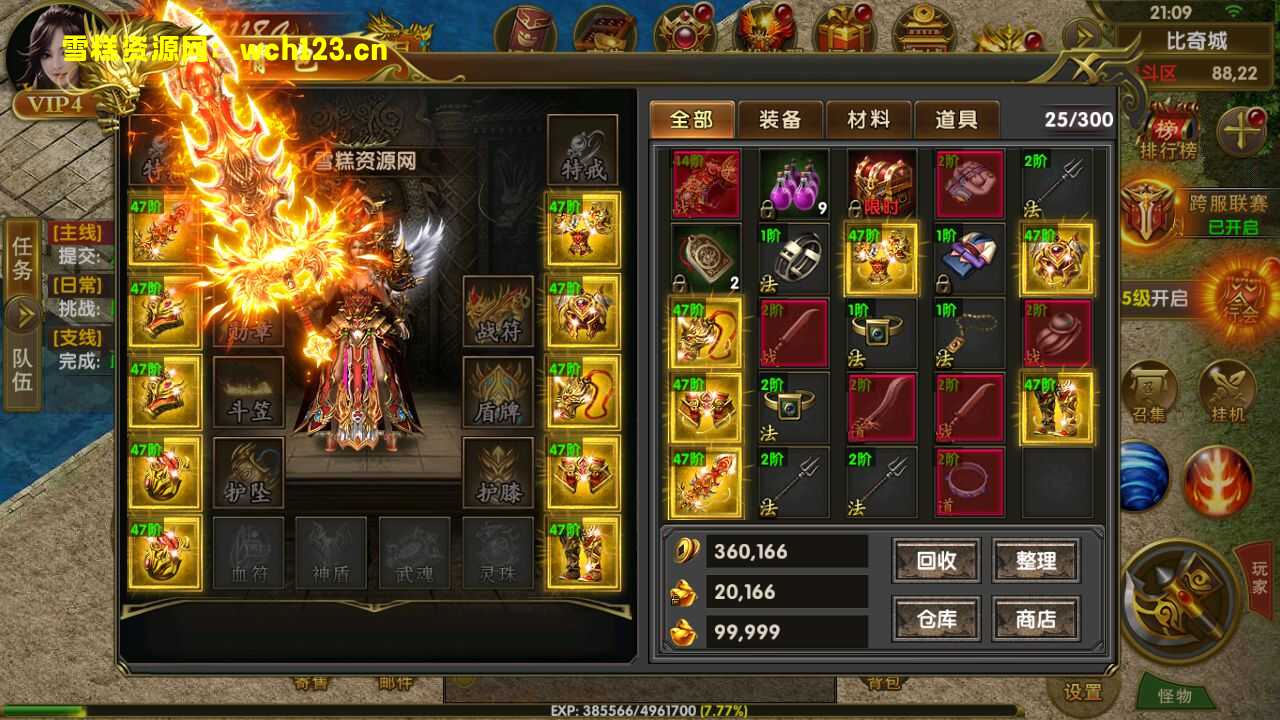Select the 道具 tab
This screenshot has width=1280, height=720.
956,120
